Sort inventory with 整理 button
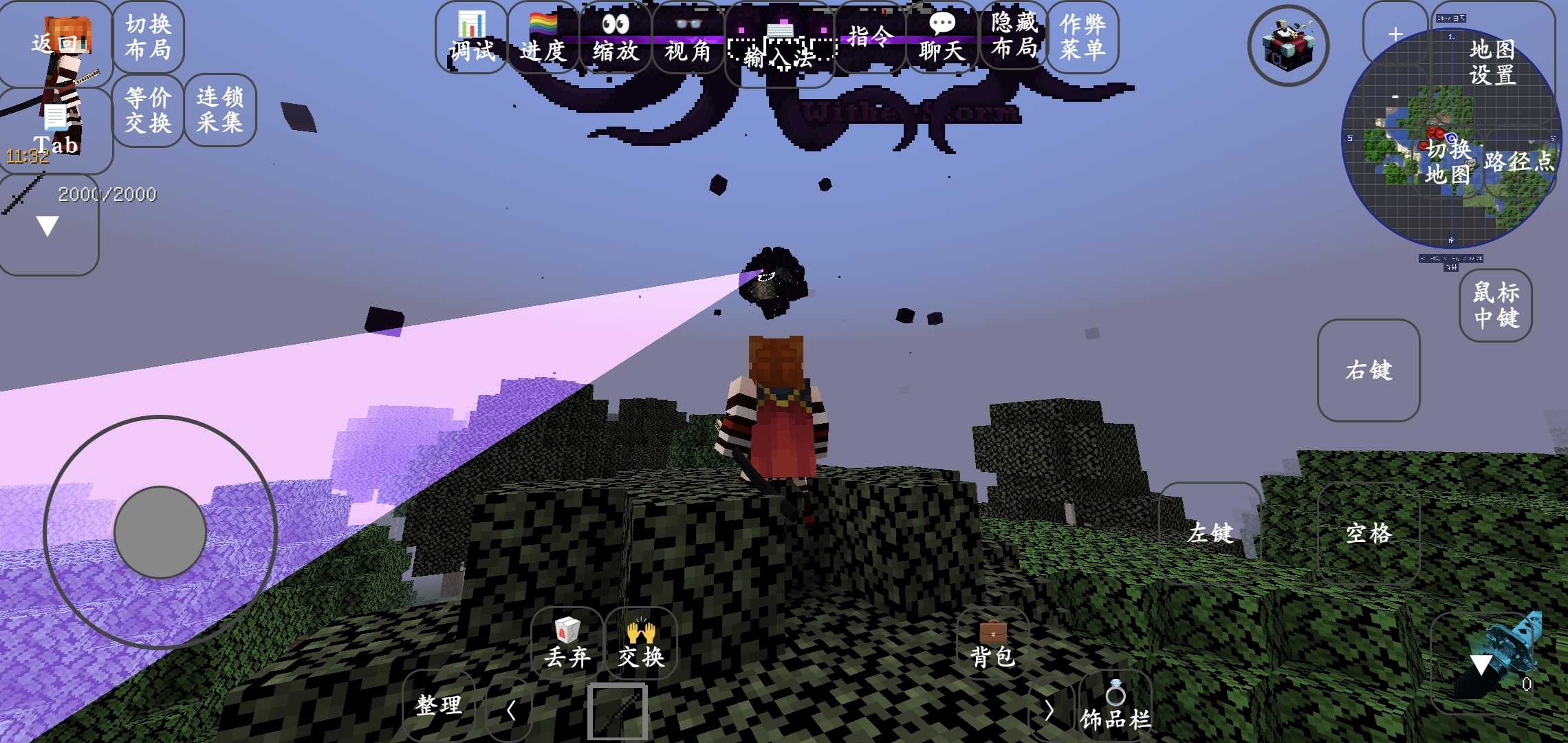 [439, 706]
